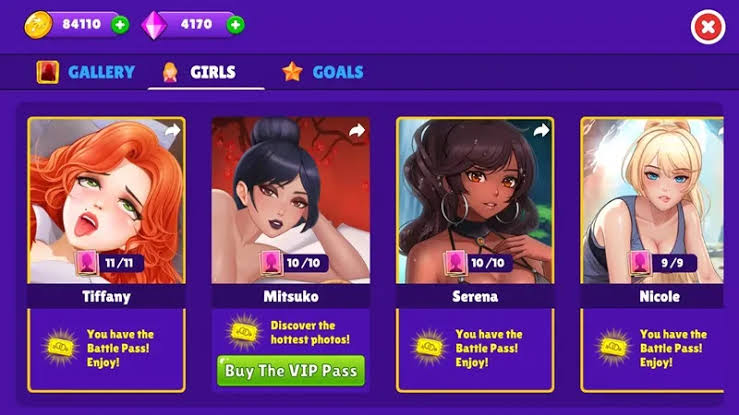This screenshot has height=415, width=739.
Task: Pick the Nicole card
Action: (655, 210)
